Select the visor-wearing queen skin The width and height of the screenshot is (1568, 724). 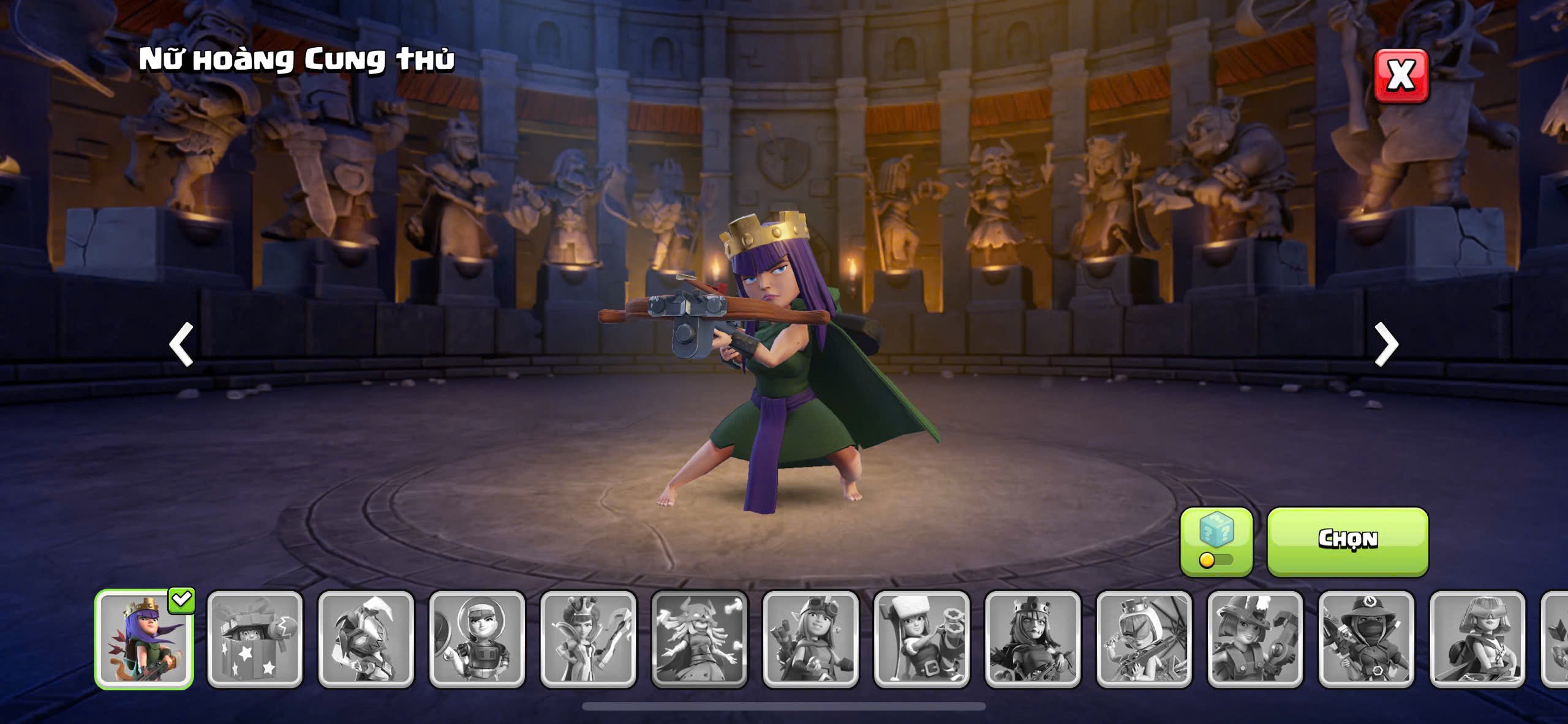click(x=1477, y=639)
